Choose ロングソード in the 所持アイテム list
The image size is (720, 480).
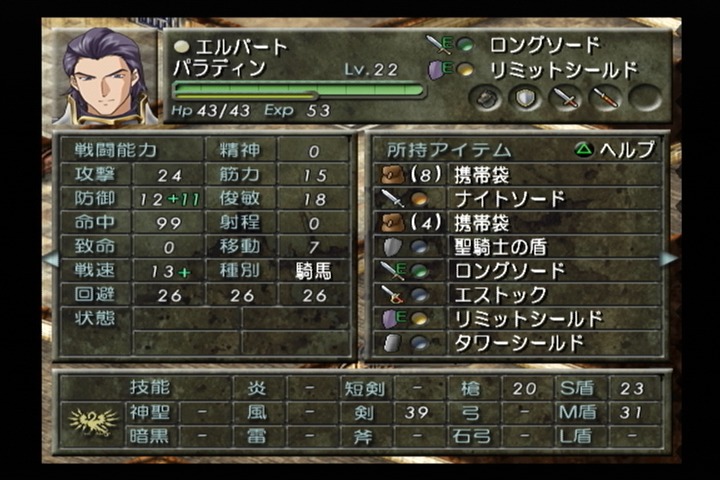pyautogui.click(x=518, y=270)
